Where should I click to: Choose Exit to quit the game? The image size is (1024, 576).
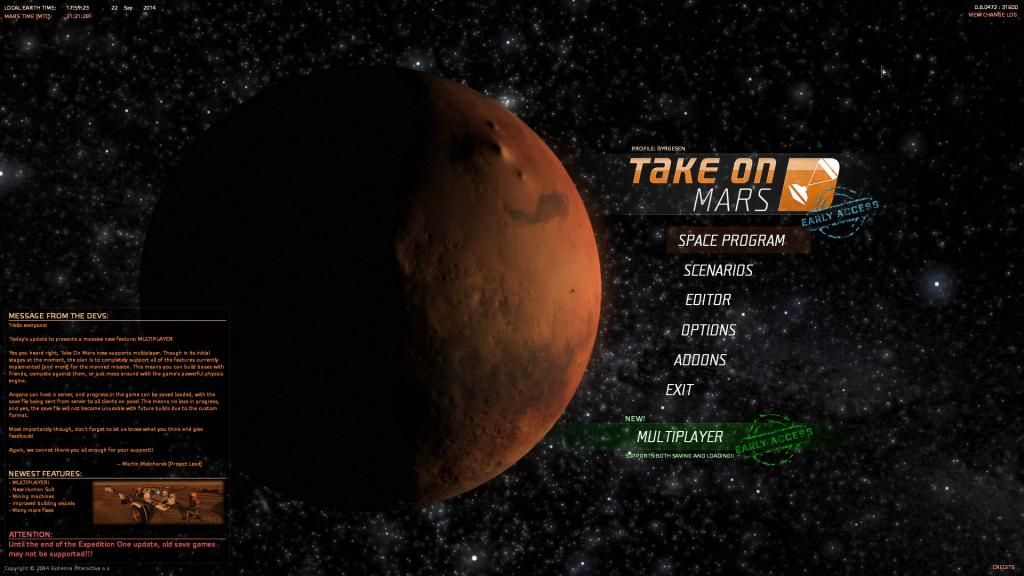click(x=680, y=390)
